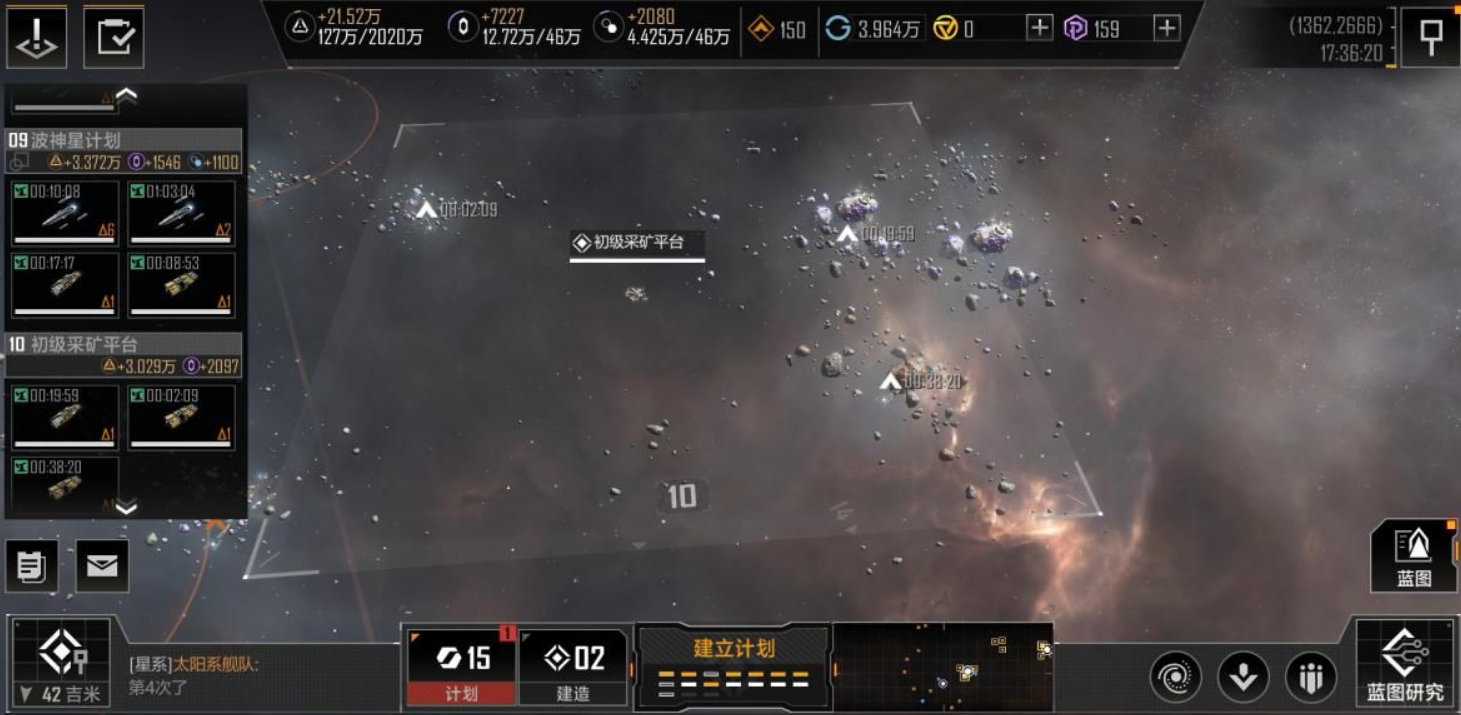
Task: Open the notes document icon
Action: click(x=31, y=566)
